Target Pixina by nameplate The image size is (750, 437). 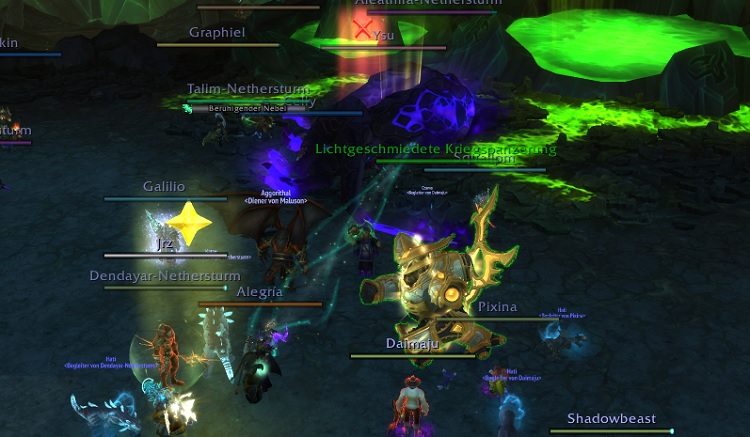pyautogui.click(x=497, y=308)
